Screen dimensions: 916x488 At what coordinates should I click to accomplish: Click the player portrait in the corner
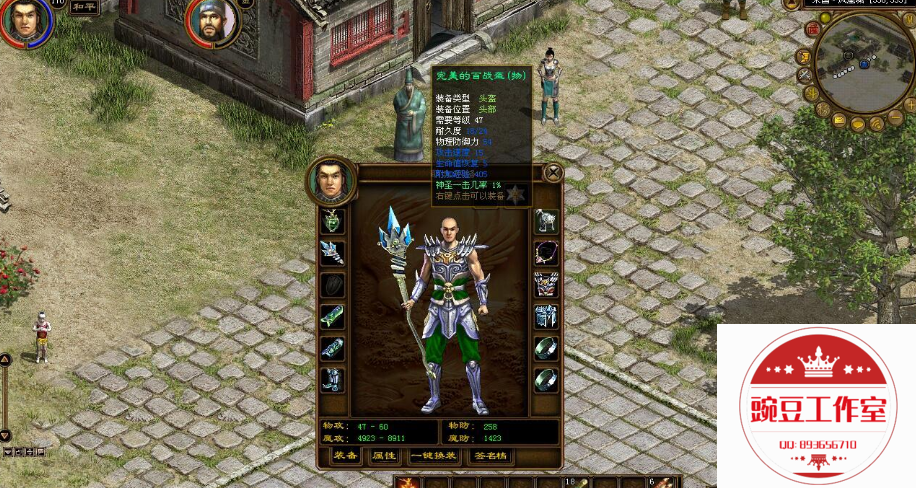[x=24, y=21]
